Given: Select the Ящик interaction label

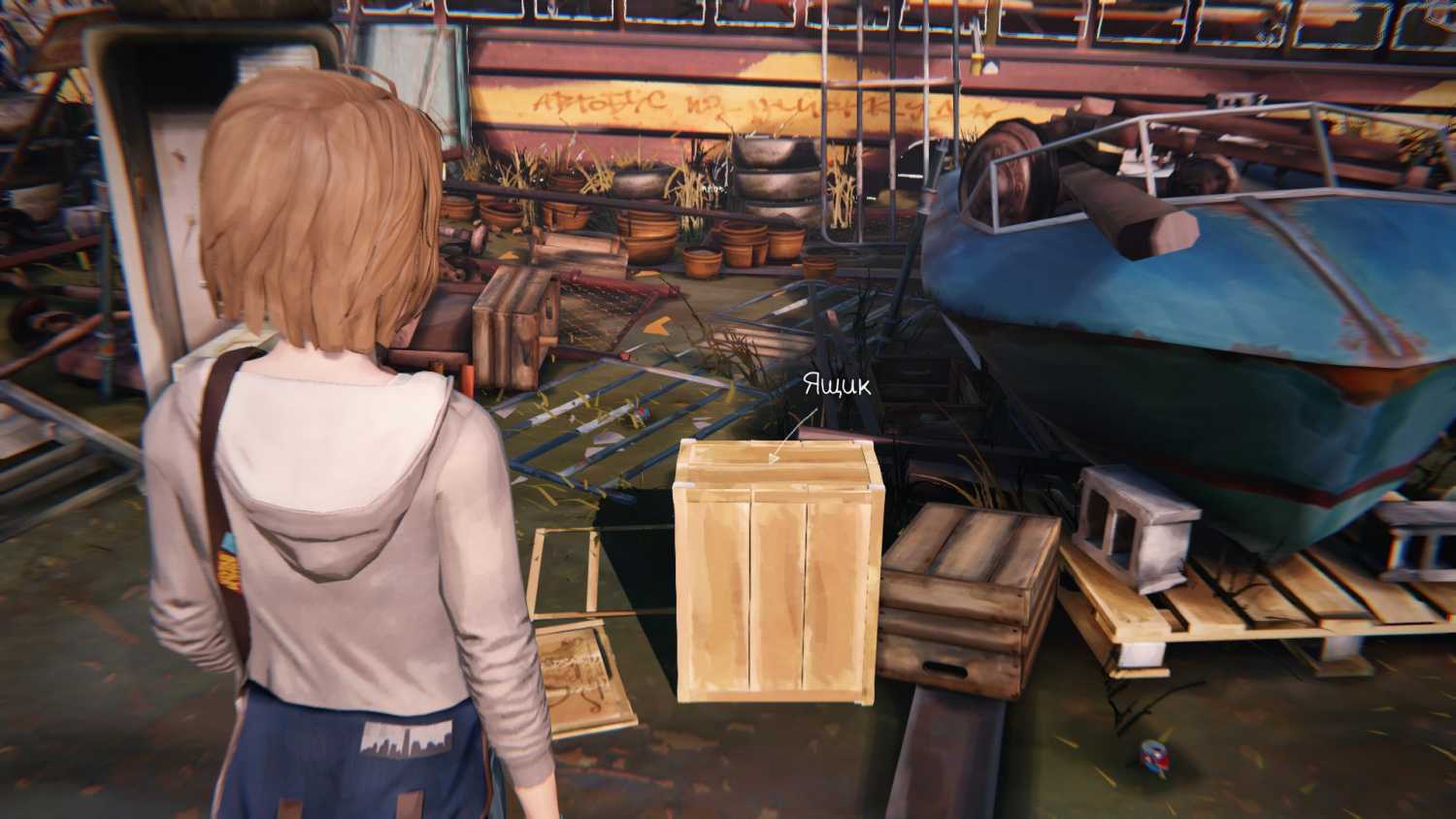Looking at the screenshot, I should [x=837, y=386].
